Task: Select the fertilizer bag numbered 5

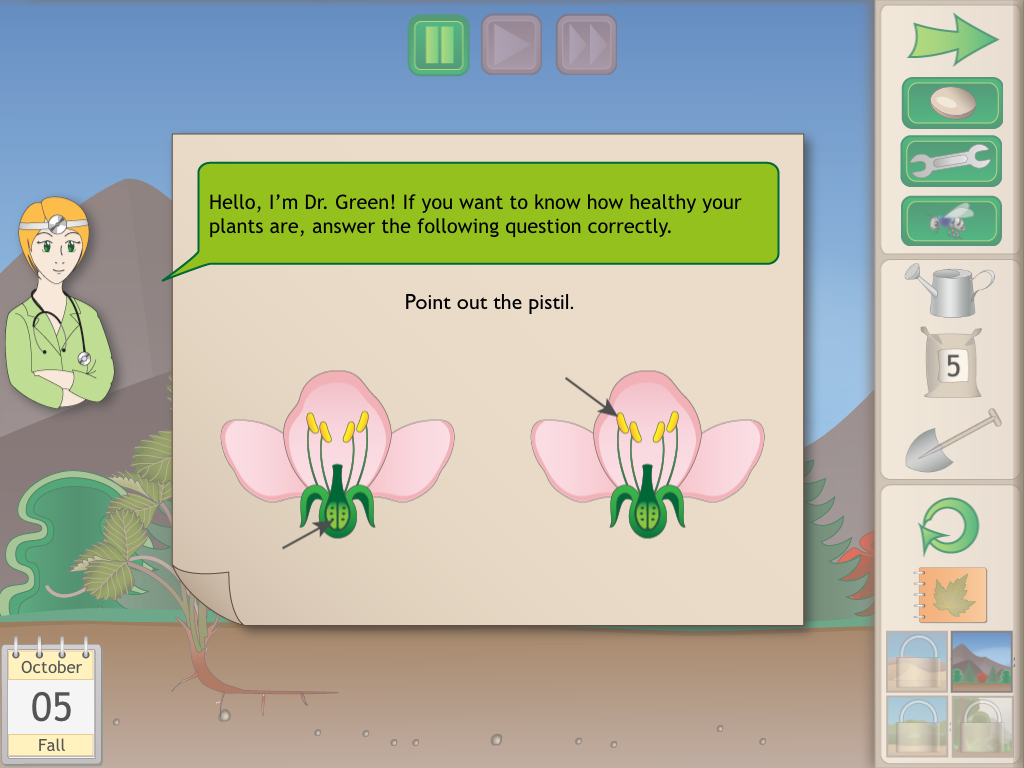Action: pyautogui.click(x=952, y=364)
